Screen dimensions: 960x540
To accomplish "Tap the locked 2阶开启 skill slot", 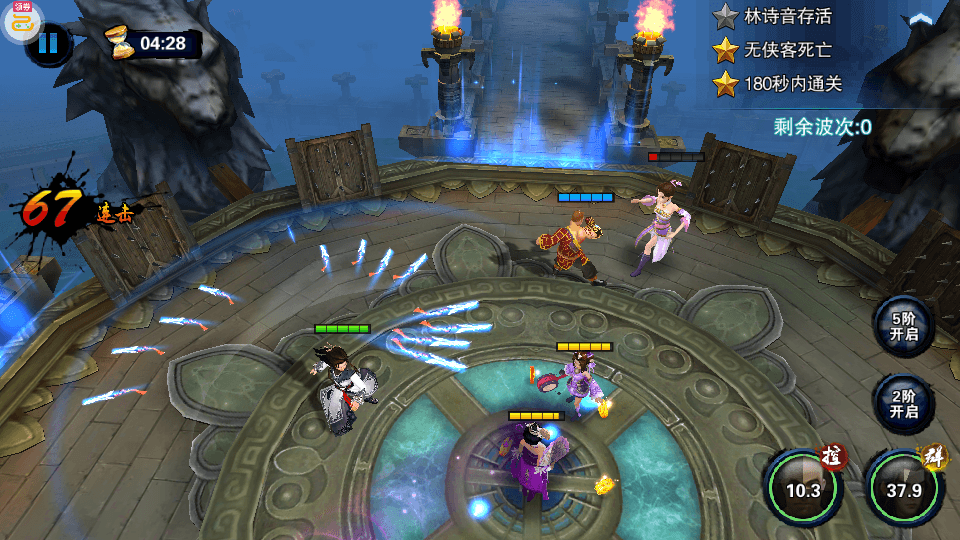I will tap(903, 403).
